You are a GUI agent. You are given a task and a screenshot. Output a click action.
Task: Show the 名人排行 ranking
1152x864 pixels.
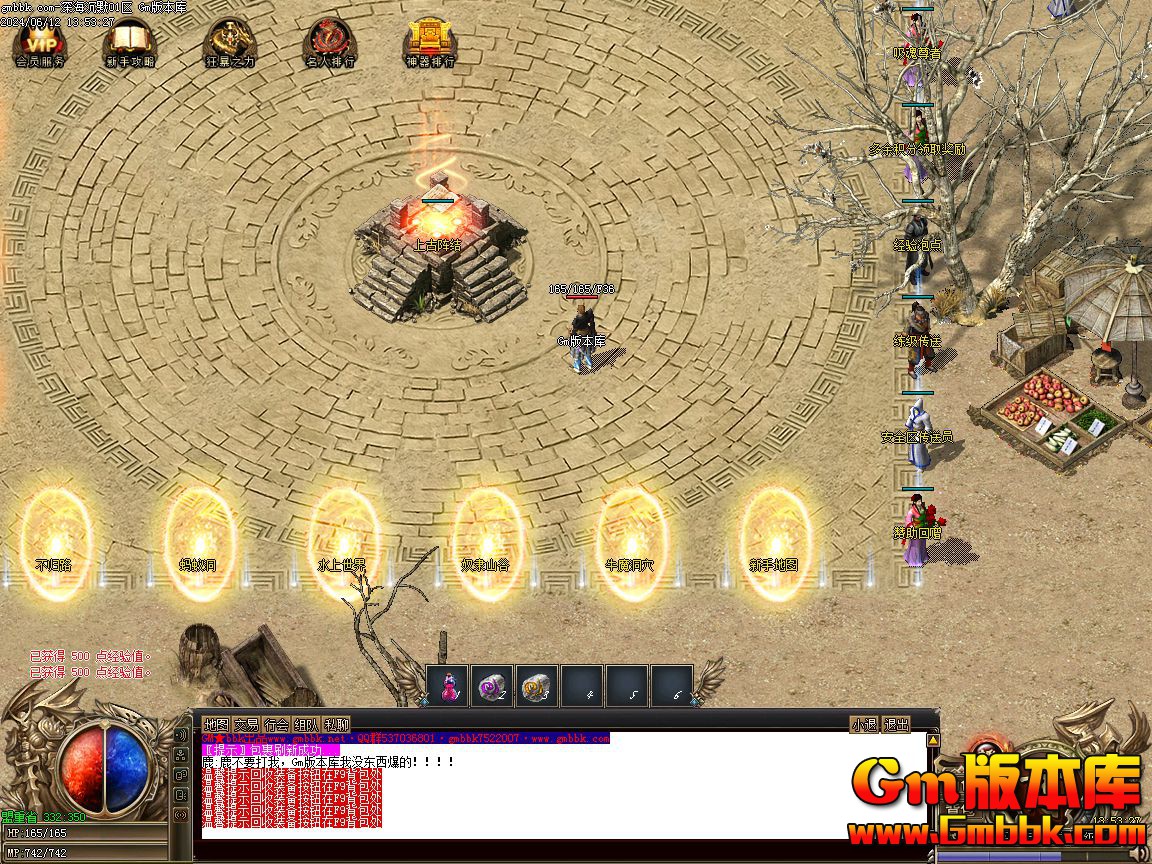point(330,42)
